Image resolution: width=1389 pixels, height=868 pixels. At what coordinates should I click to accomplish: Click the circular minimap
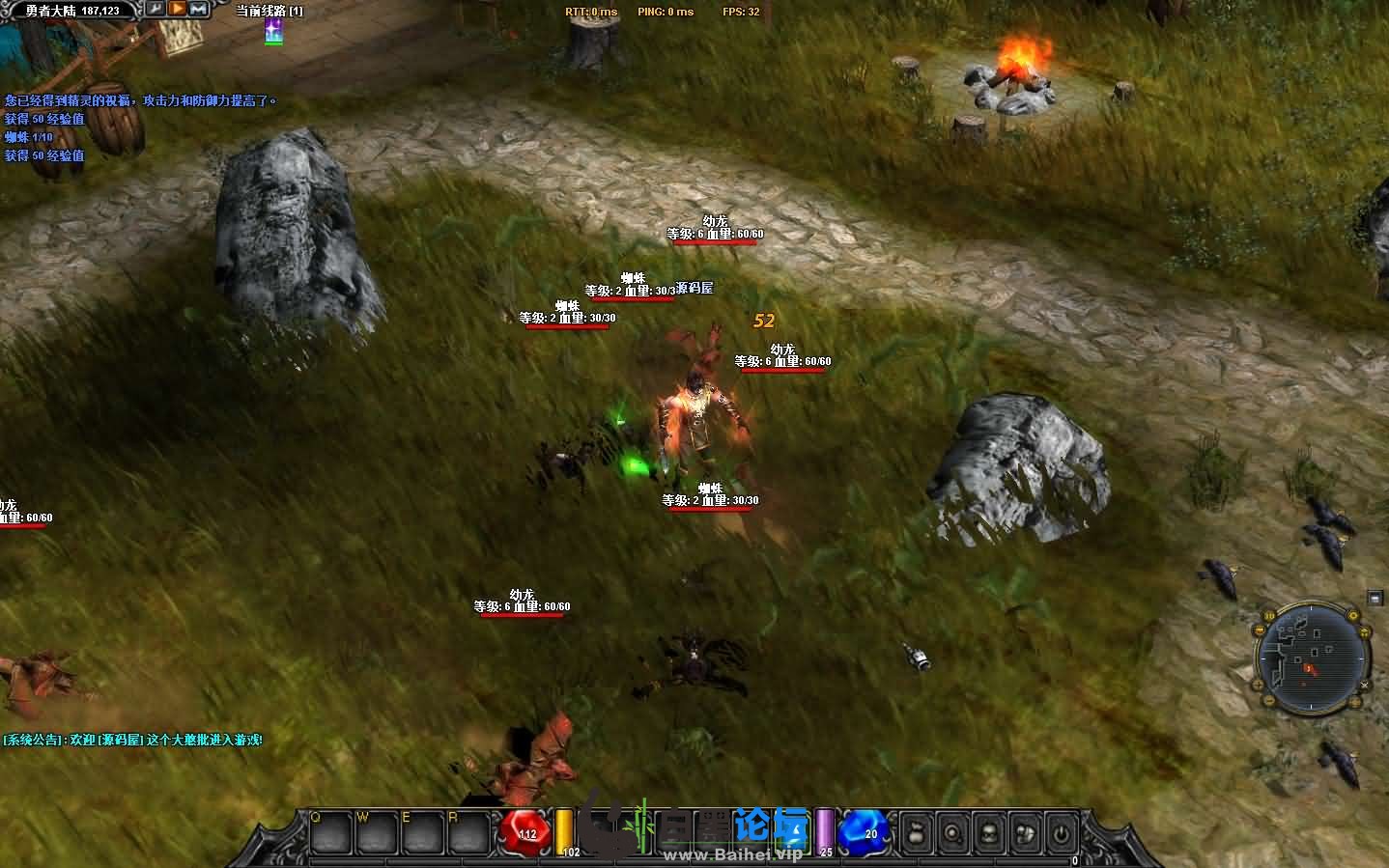[1312, 658]
